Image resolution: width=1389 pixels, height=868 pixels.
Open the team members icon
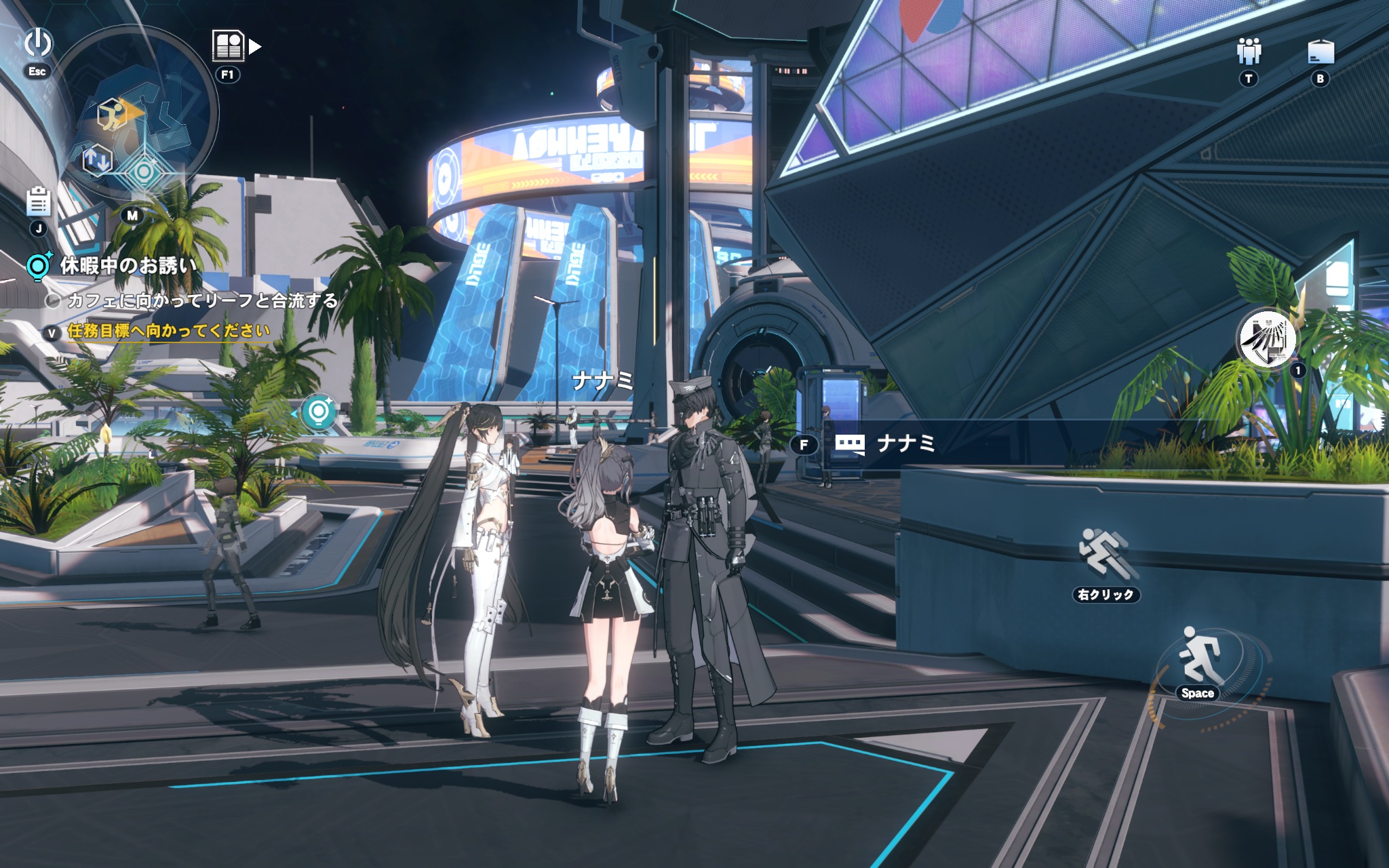[1249, 52]
